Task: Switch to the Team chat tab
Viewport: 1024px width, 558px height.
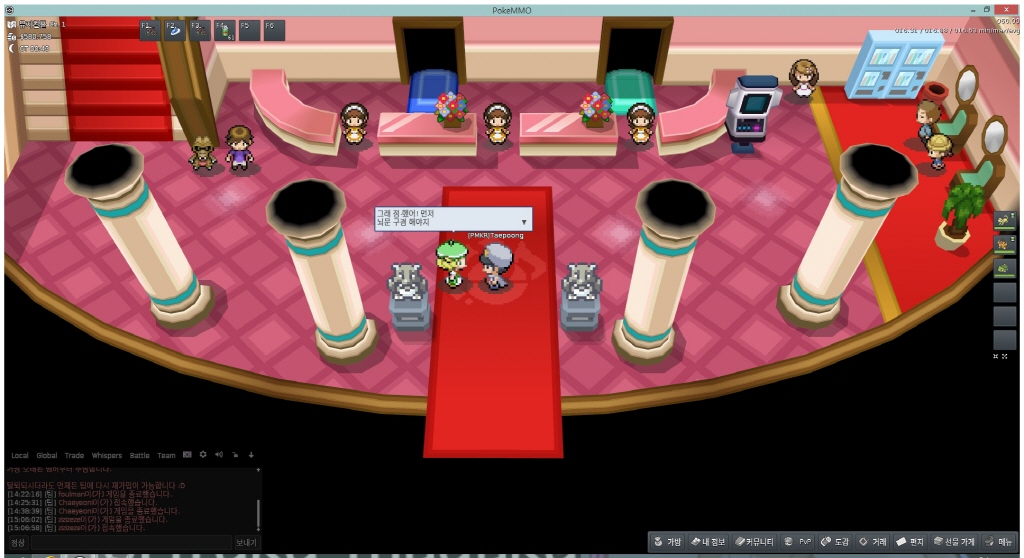Action: click(x=166, y=455)
